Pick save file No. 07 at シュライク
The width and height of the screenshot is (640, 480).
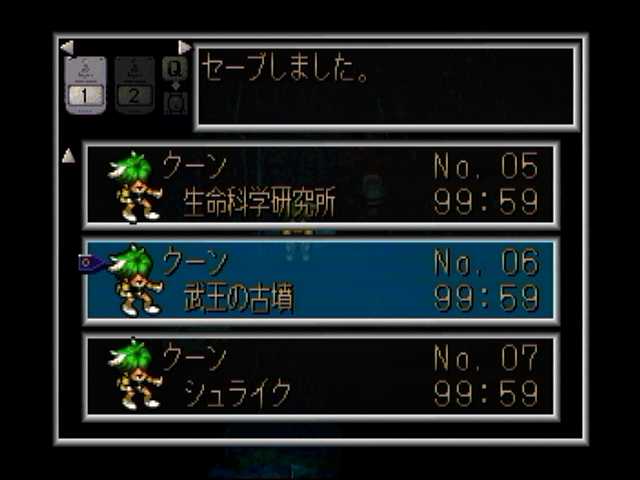(321, 375)
